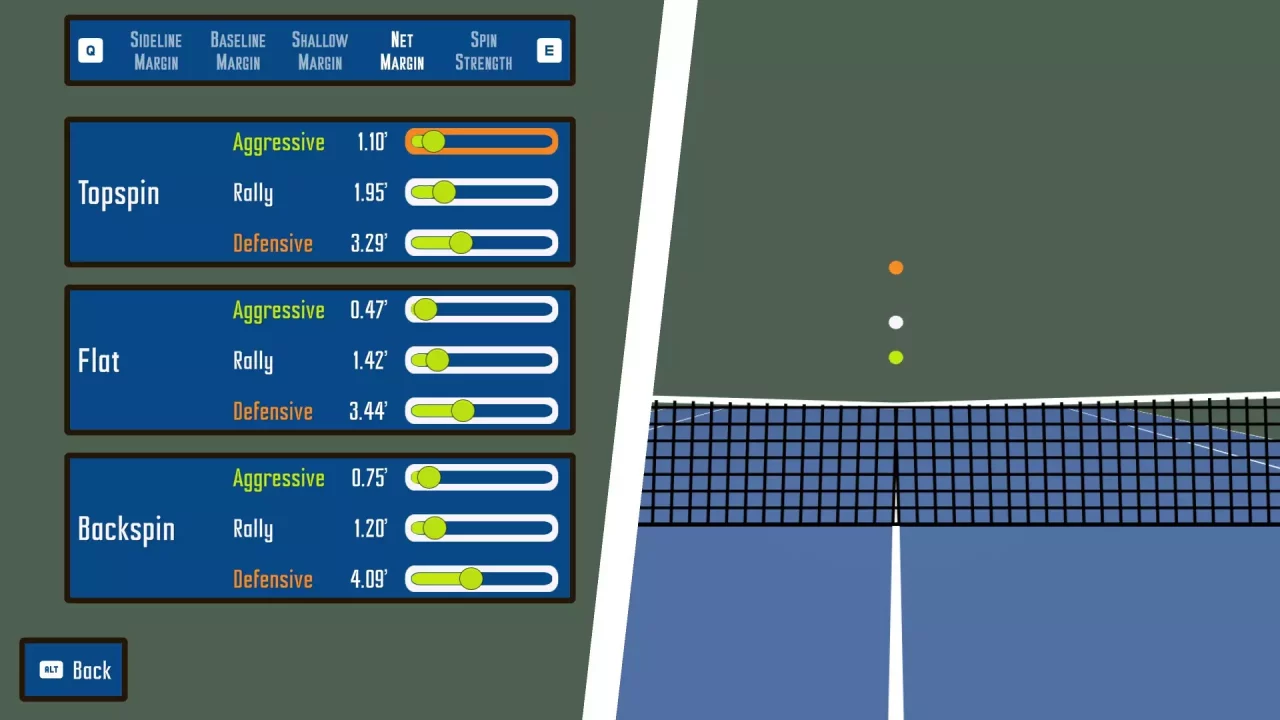Viewport: 1280px width, 720px height.
Task: Adjust the Flat Aggressive slider
Action: pyautogui.click(x=424, y=310)
